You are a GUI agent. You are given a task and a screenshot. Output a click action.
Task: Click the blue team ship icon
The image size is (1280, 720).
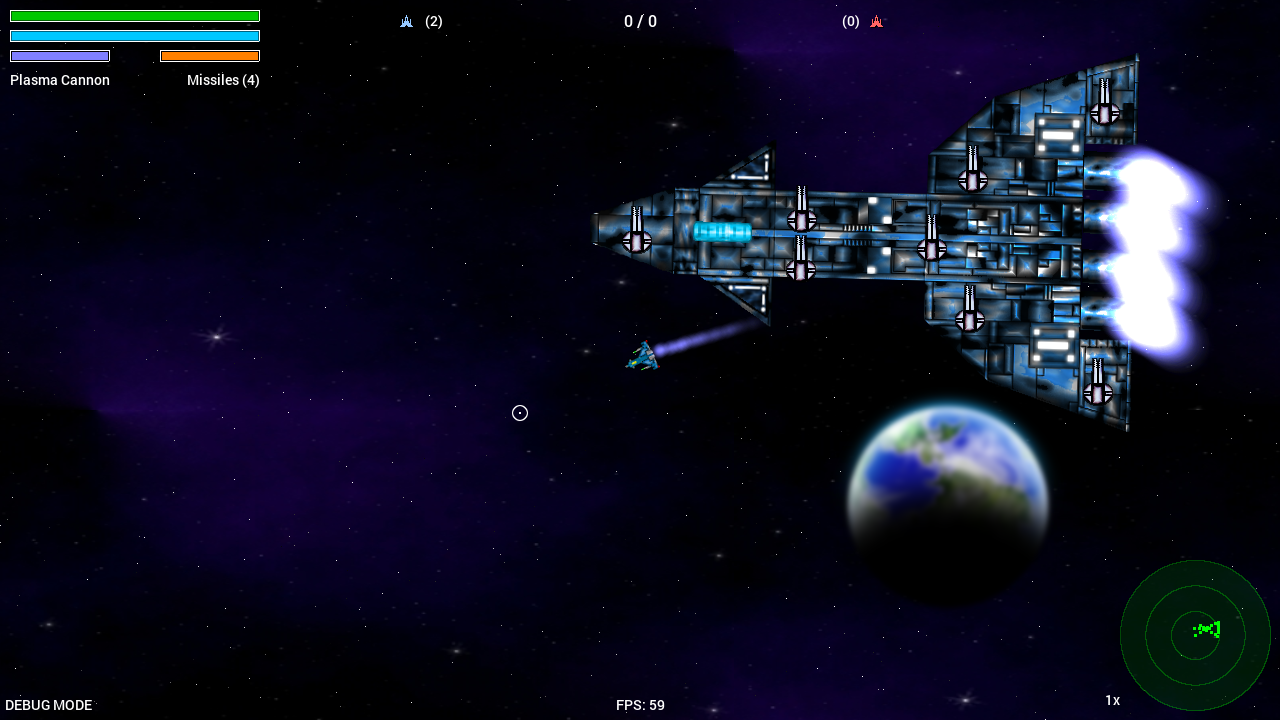(x=406, y=21)
